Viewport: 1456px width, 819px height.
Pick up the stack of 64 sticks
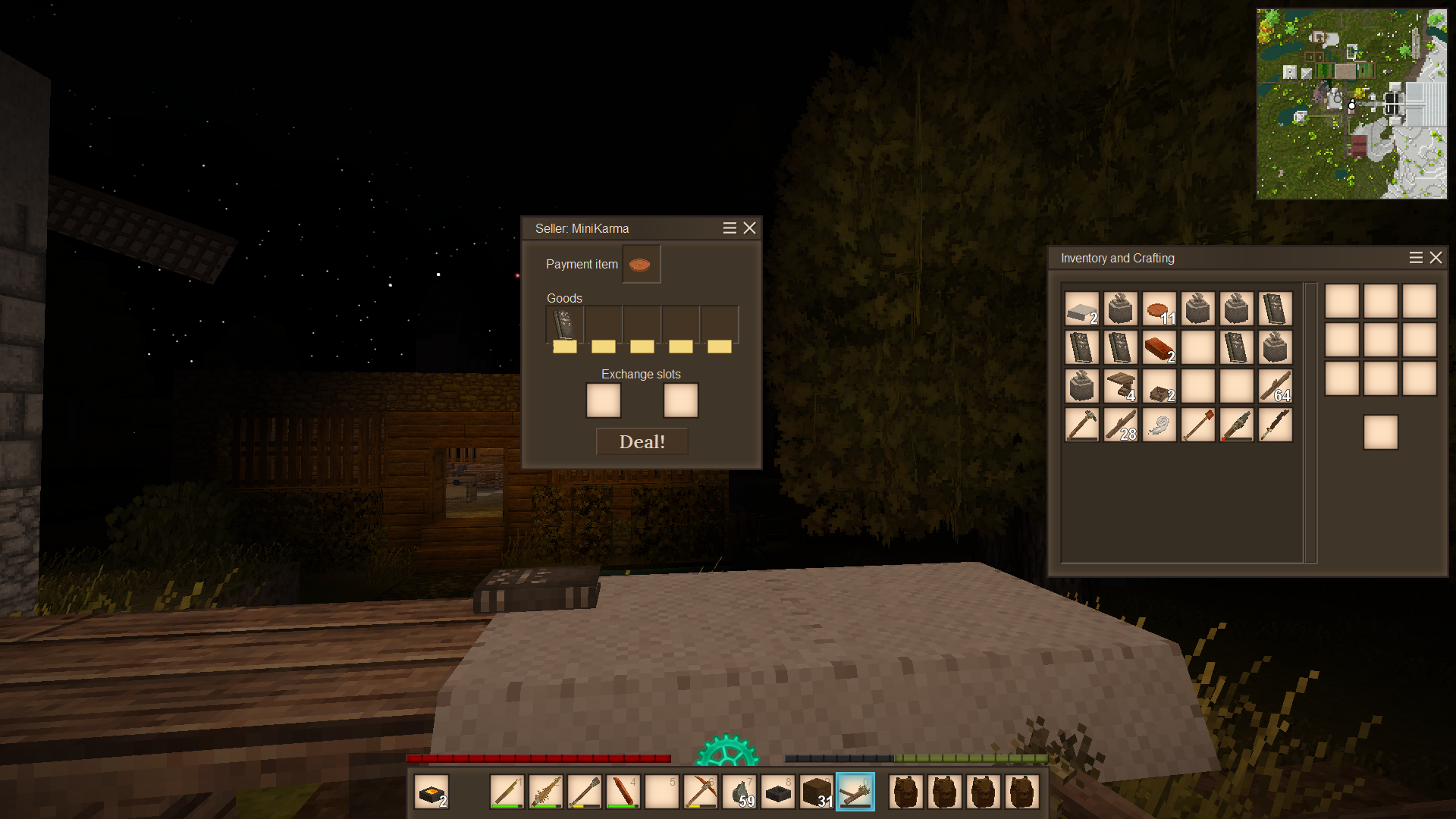pyautogui.click(x=1275, y=387)
